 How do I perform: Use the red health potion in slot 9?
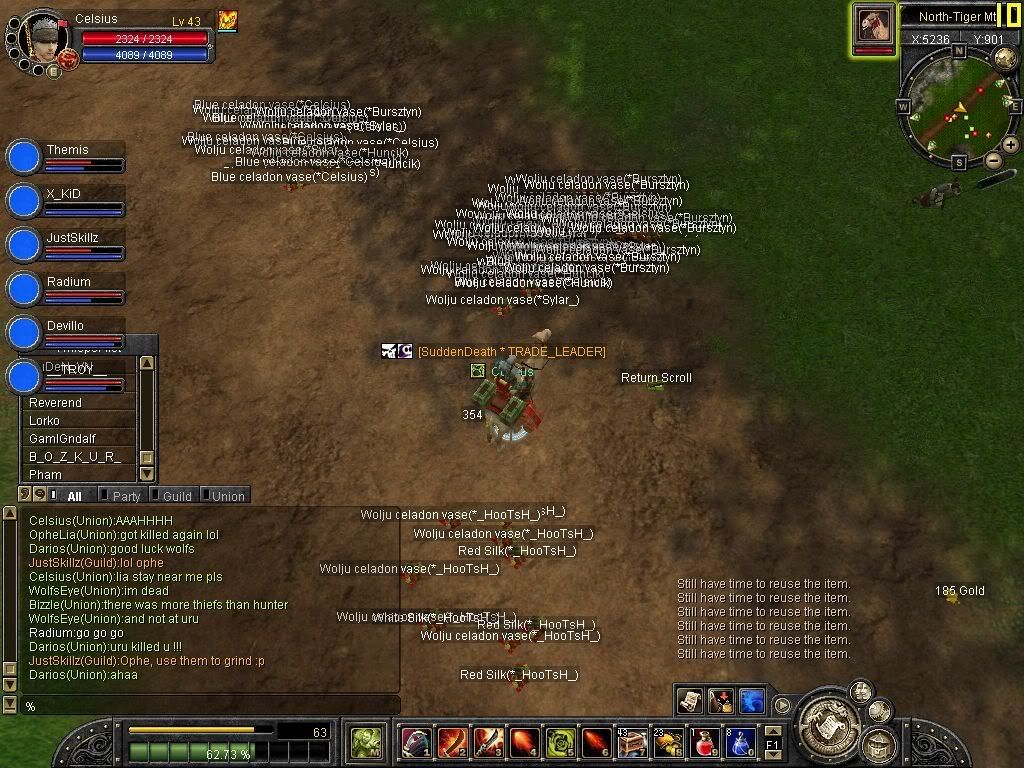click(704, 742)
